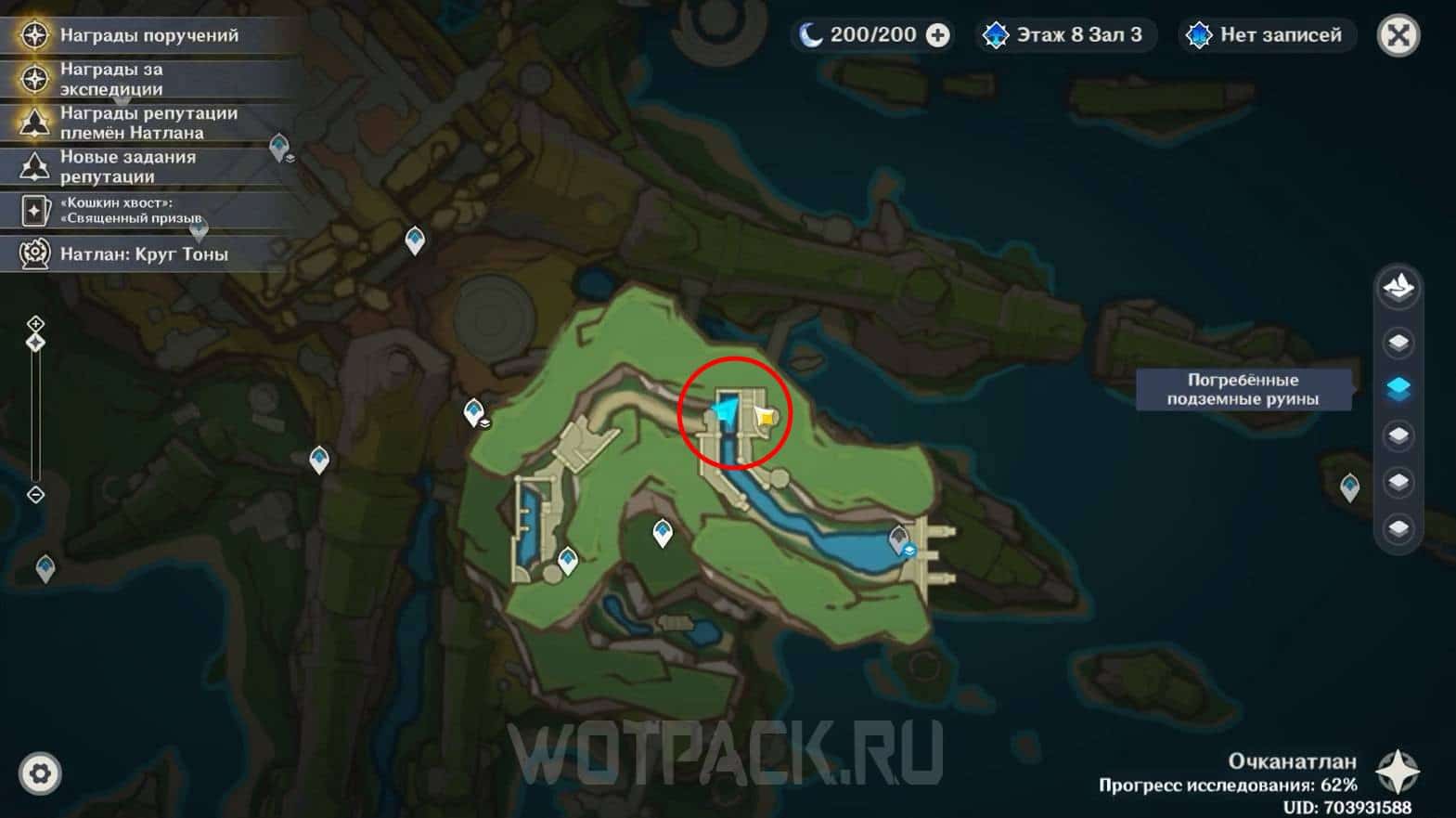Image resolution: width=1456 pixels, height=818 pixels.
Task: Switch to the surface layer mountain icon
Action: point(1398,288)
